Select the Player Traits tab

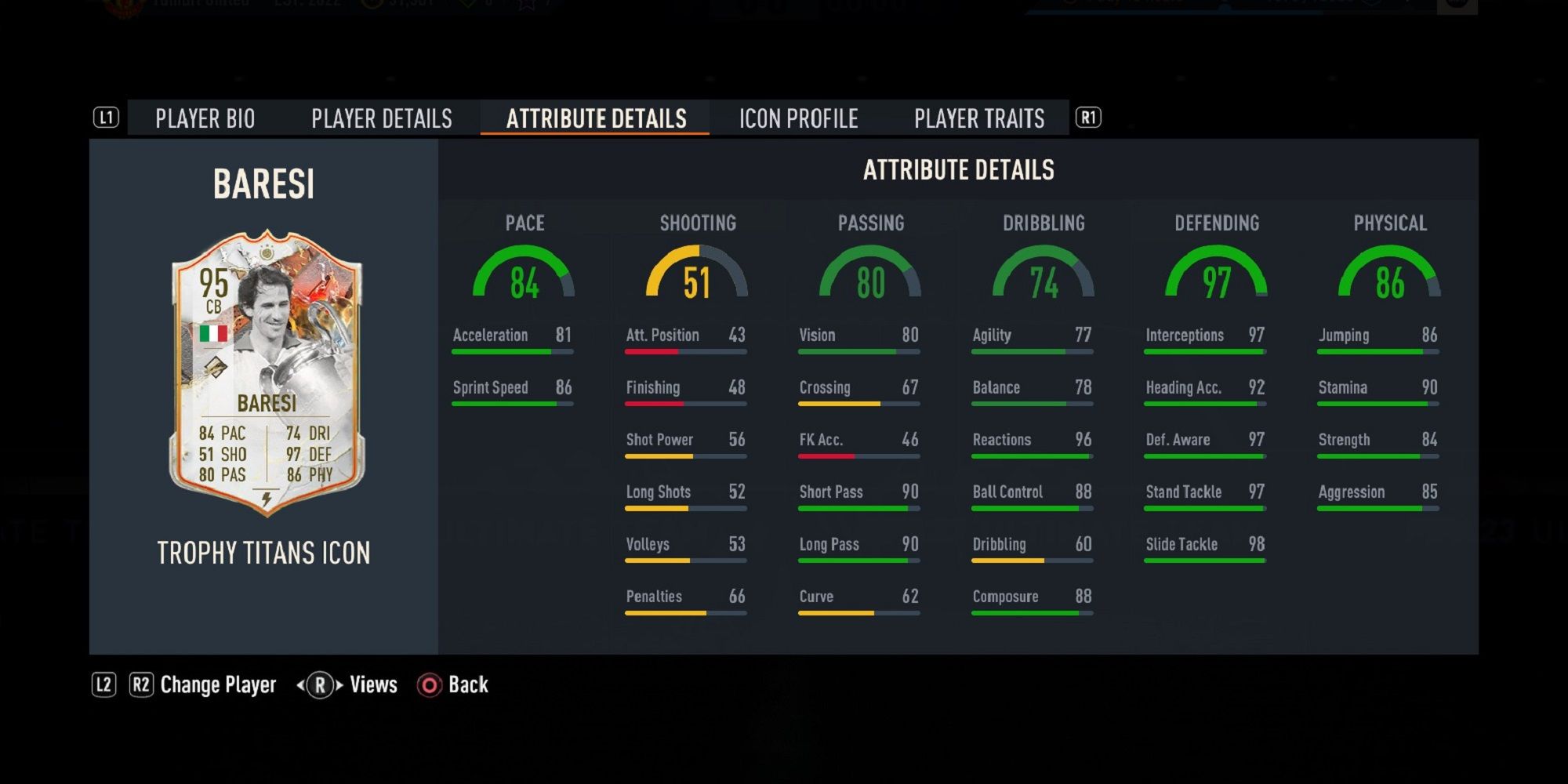coord(978,118)
